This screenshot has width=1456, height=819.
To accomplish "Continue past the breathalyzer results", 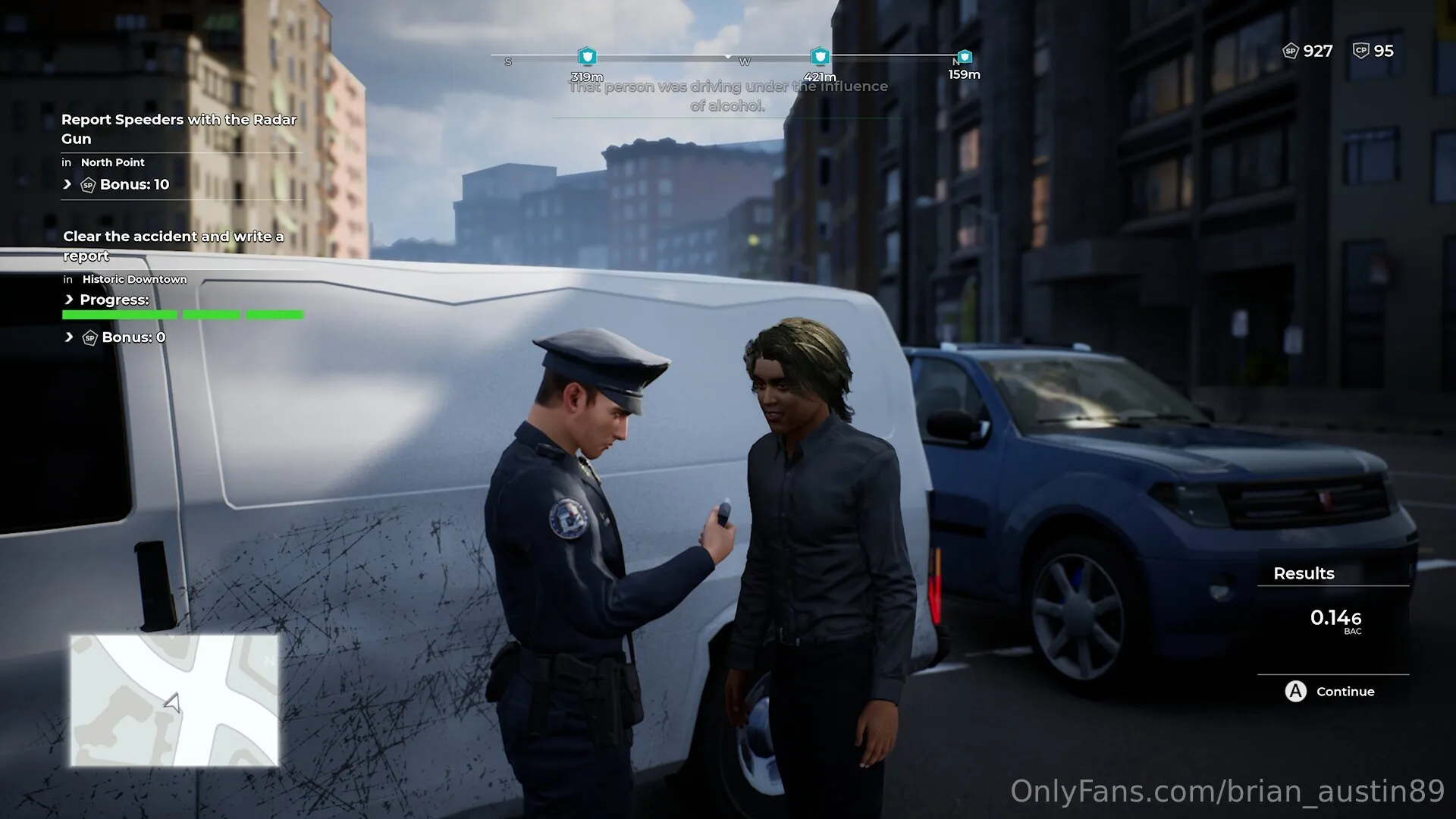I will [x=1330, y=692].
